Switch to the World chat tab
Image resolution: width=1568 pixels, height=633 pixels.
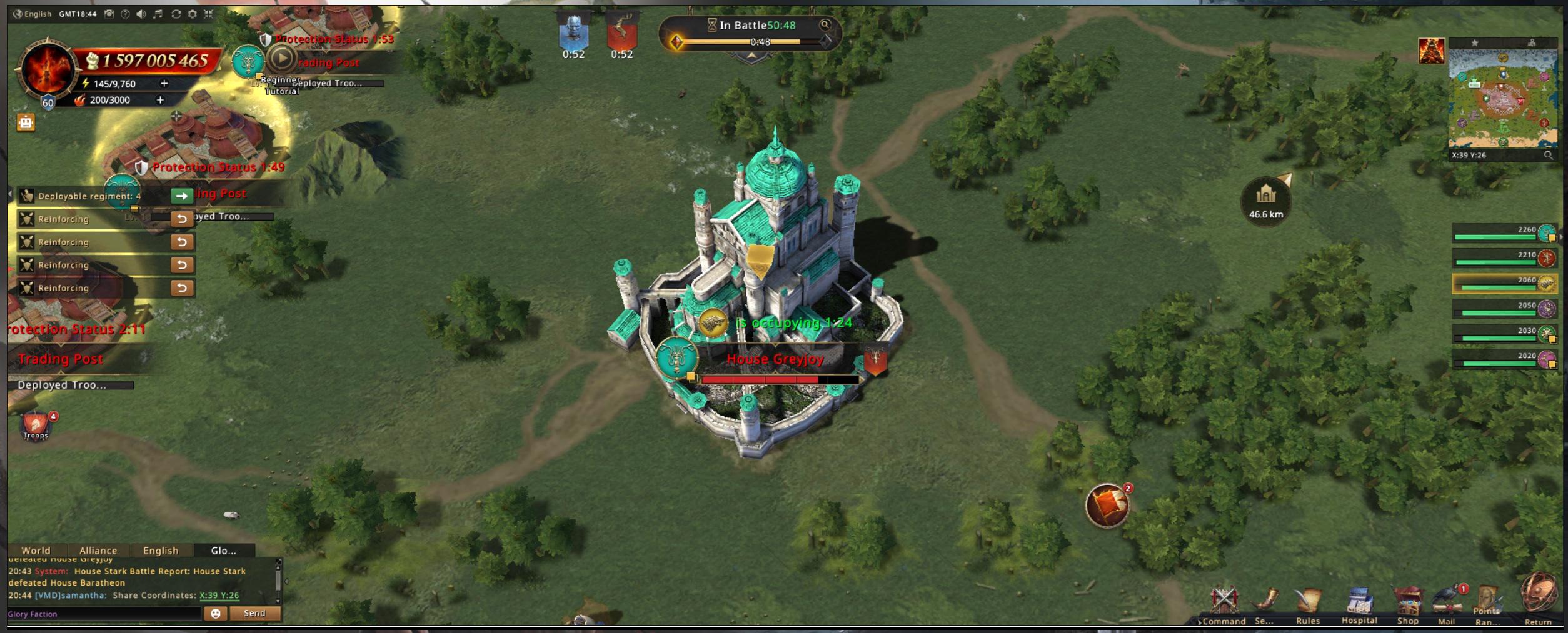click(36, 551)
